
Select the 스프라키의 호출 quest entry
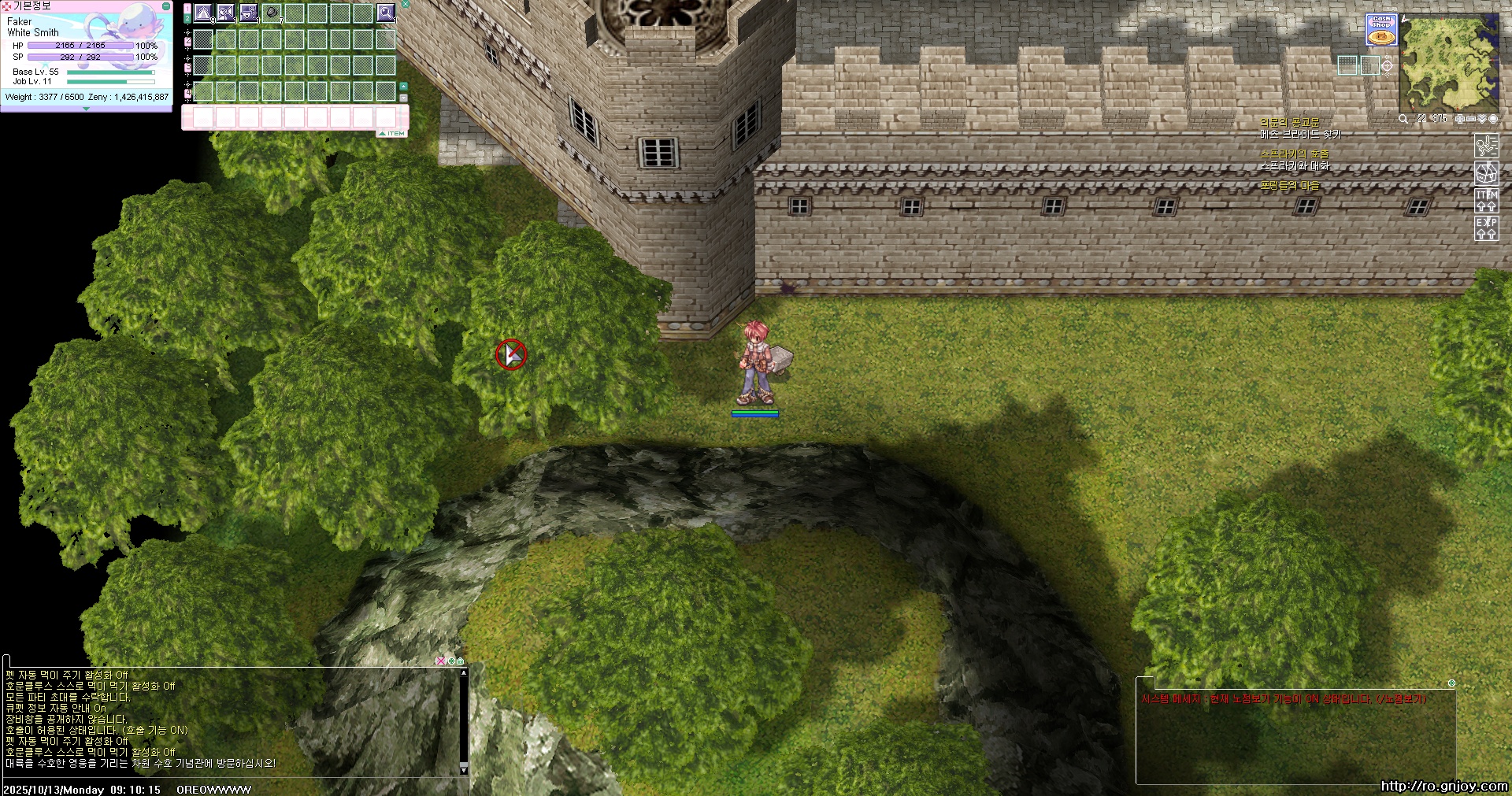(x=1294, y=154)
